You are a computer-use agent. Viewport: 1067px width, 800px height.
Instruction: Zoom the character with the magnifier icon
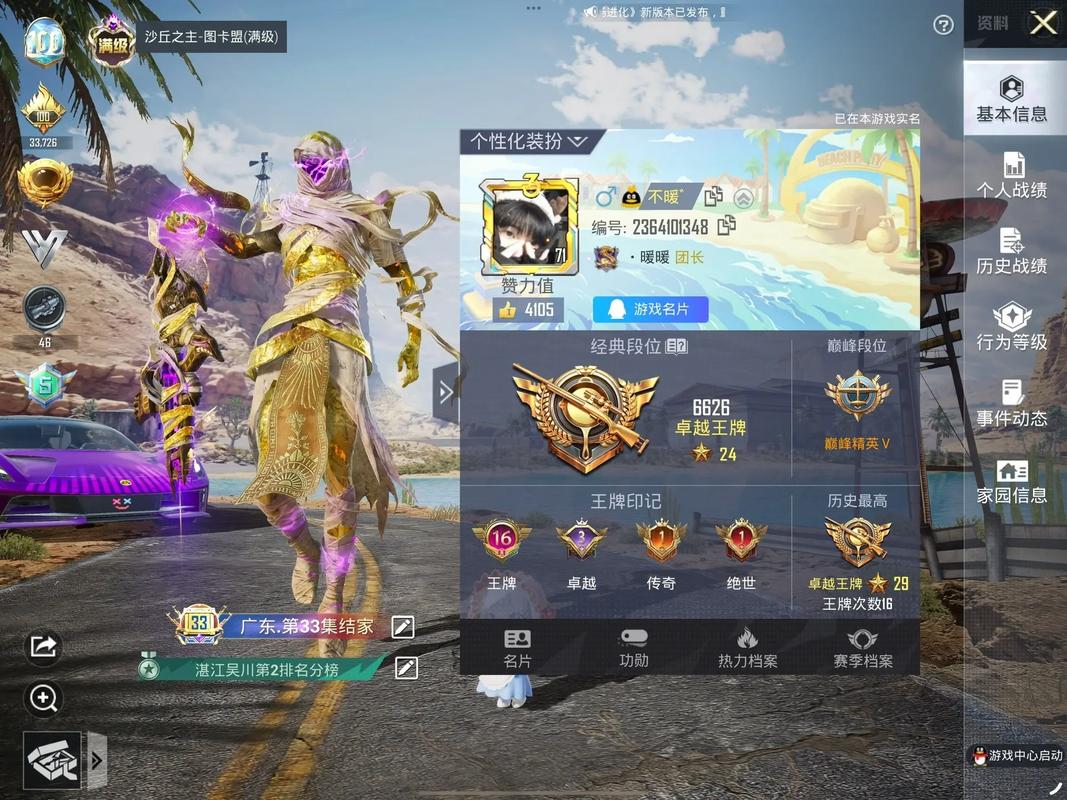pyautogui.click(x=43, y=698)
